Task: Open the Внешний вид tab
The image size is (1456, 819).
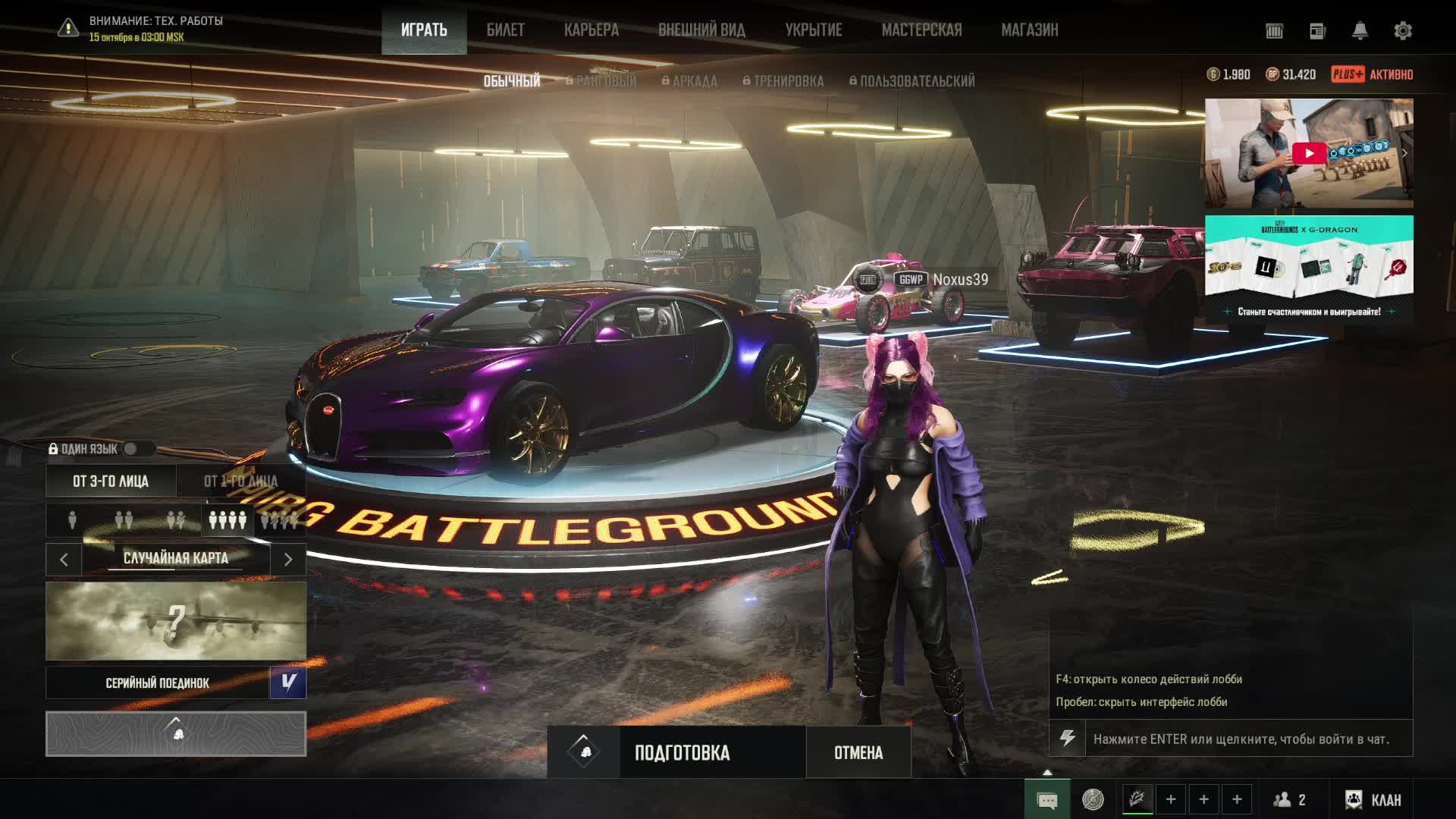Action: 701,30
